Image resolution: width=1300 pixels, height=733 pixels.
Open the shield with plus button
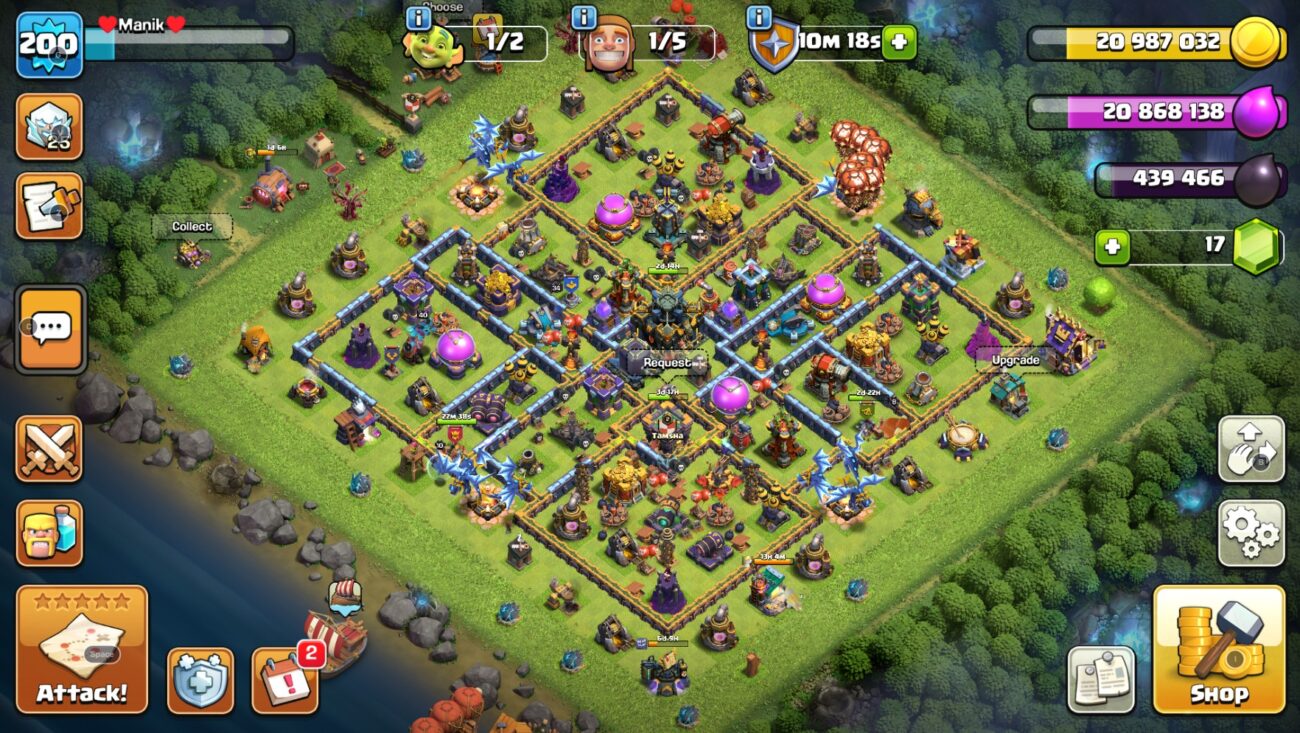tap(200, 680)
